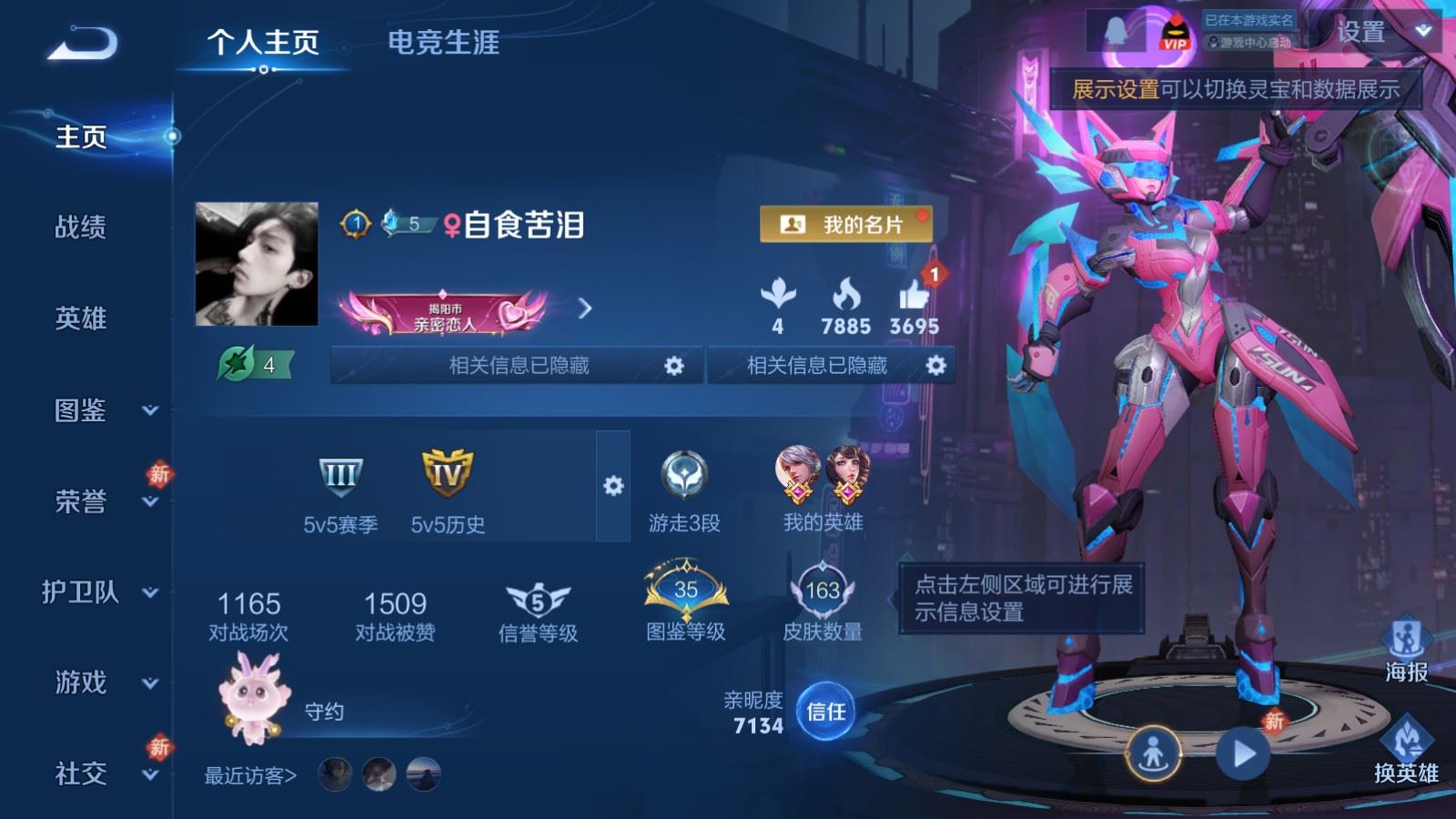Viewport: 1456px width, 819px height.
Task: Expand the 图鉴 menu
Action: 100,410
